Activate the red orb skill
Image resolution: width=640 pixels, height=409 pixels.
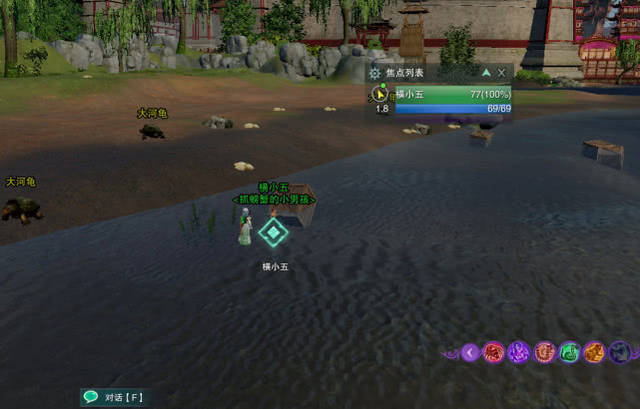click(x=493, y=352)
